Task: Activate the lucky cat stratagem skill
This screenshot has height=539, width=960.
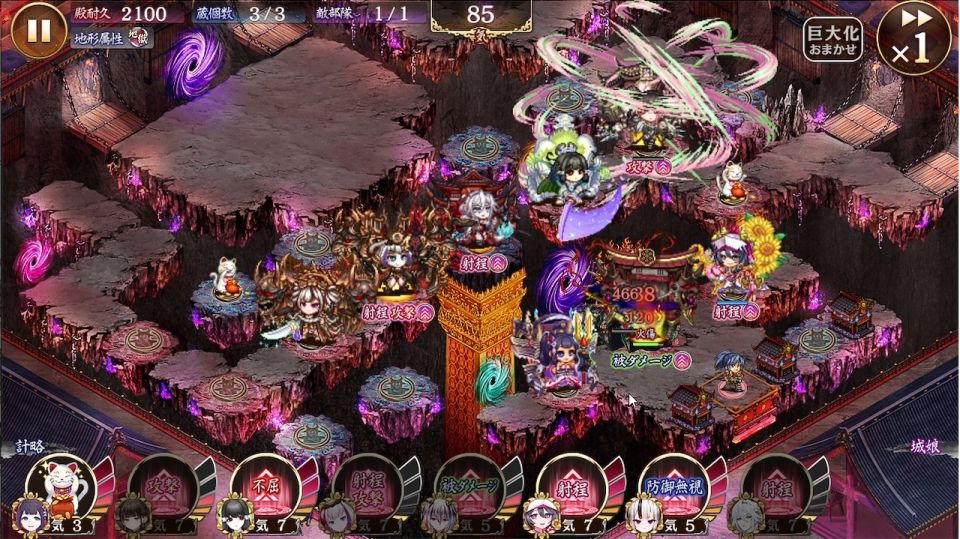Action: point(60,489)
